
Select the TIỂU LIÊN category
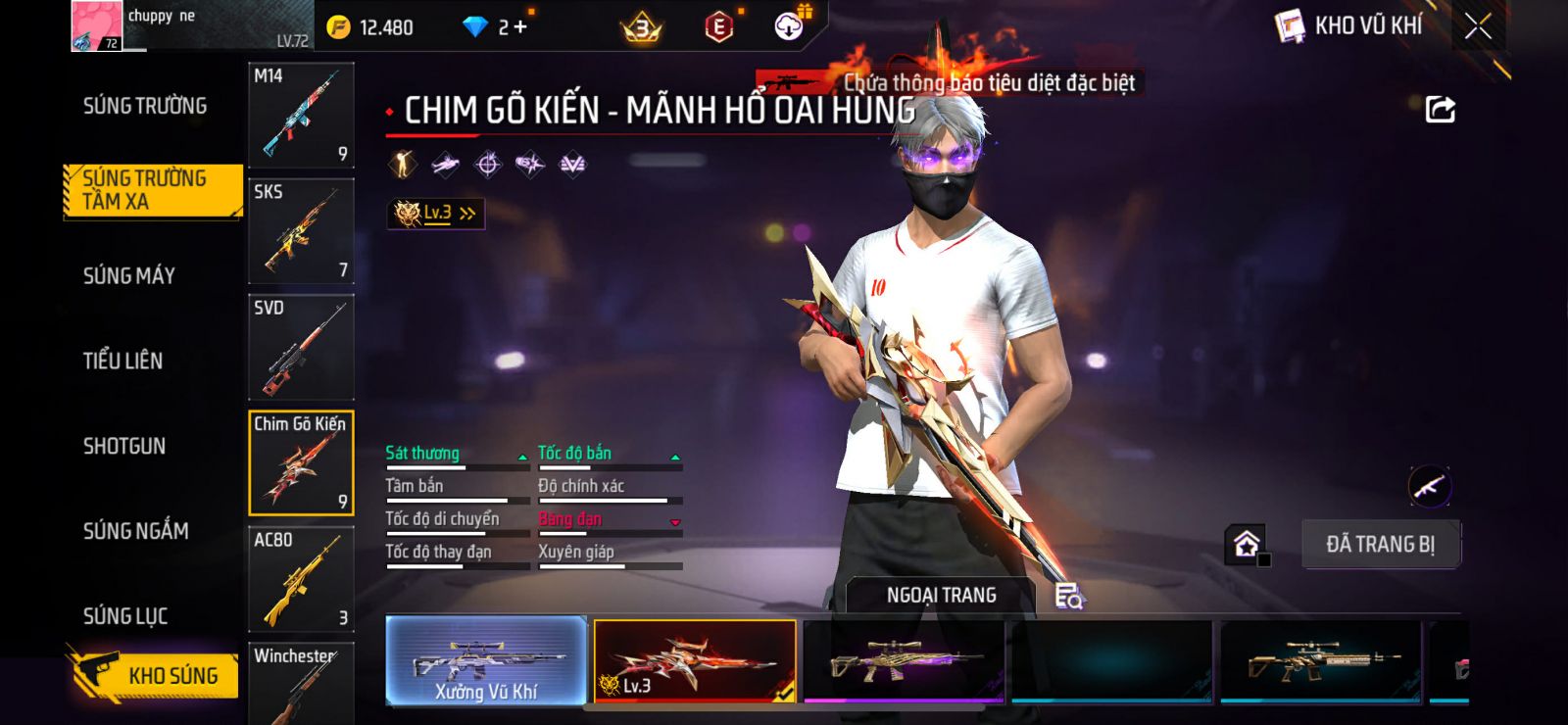tap(122, 361)
